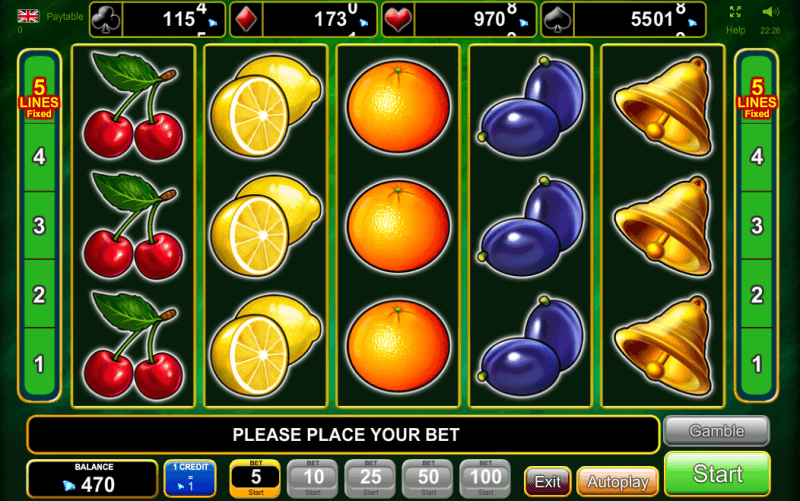Place a 25 bet
Viewport: 800px width, 501px height.
(x=370, y=479)
